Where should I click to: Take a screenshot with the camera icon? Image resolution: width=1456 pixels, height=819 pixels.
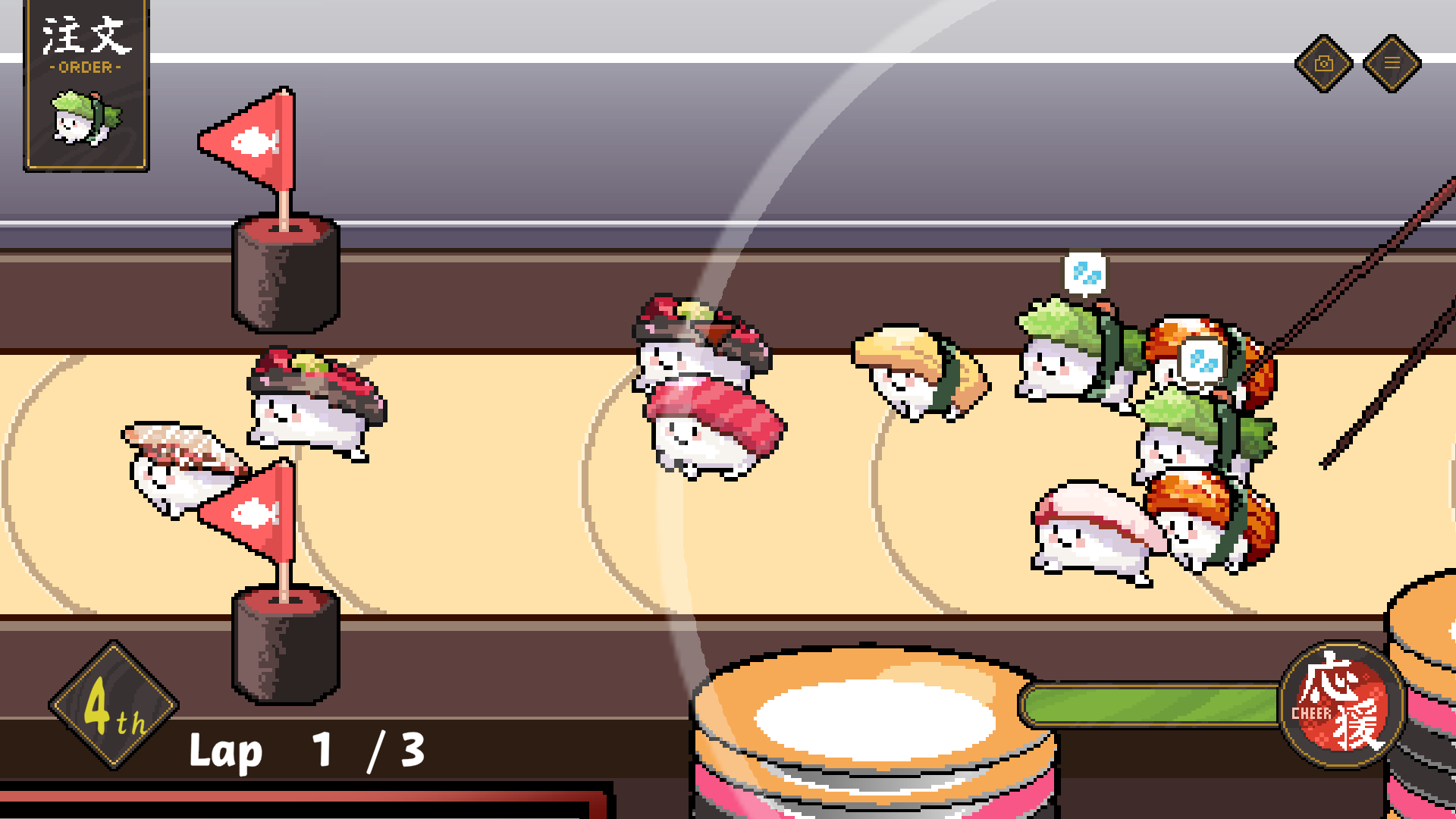[1323, 64]
